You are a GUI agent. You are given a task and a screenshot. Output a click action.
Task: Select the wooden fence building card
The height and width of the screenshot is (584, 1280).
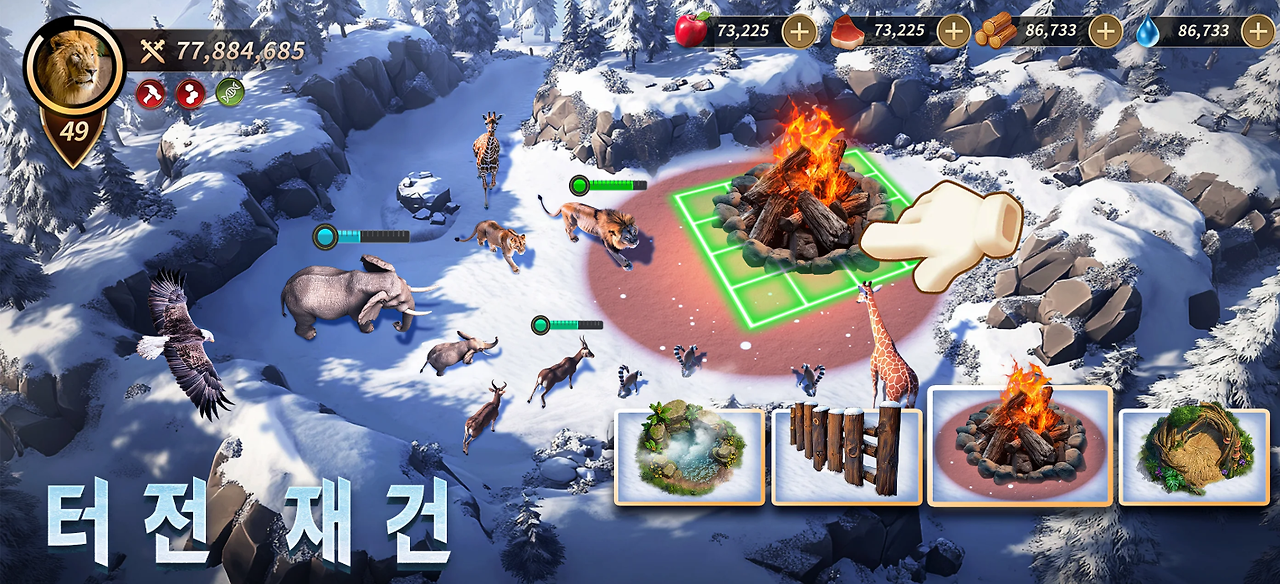[x=847, y=455]
